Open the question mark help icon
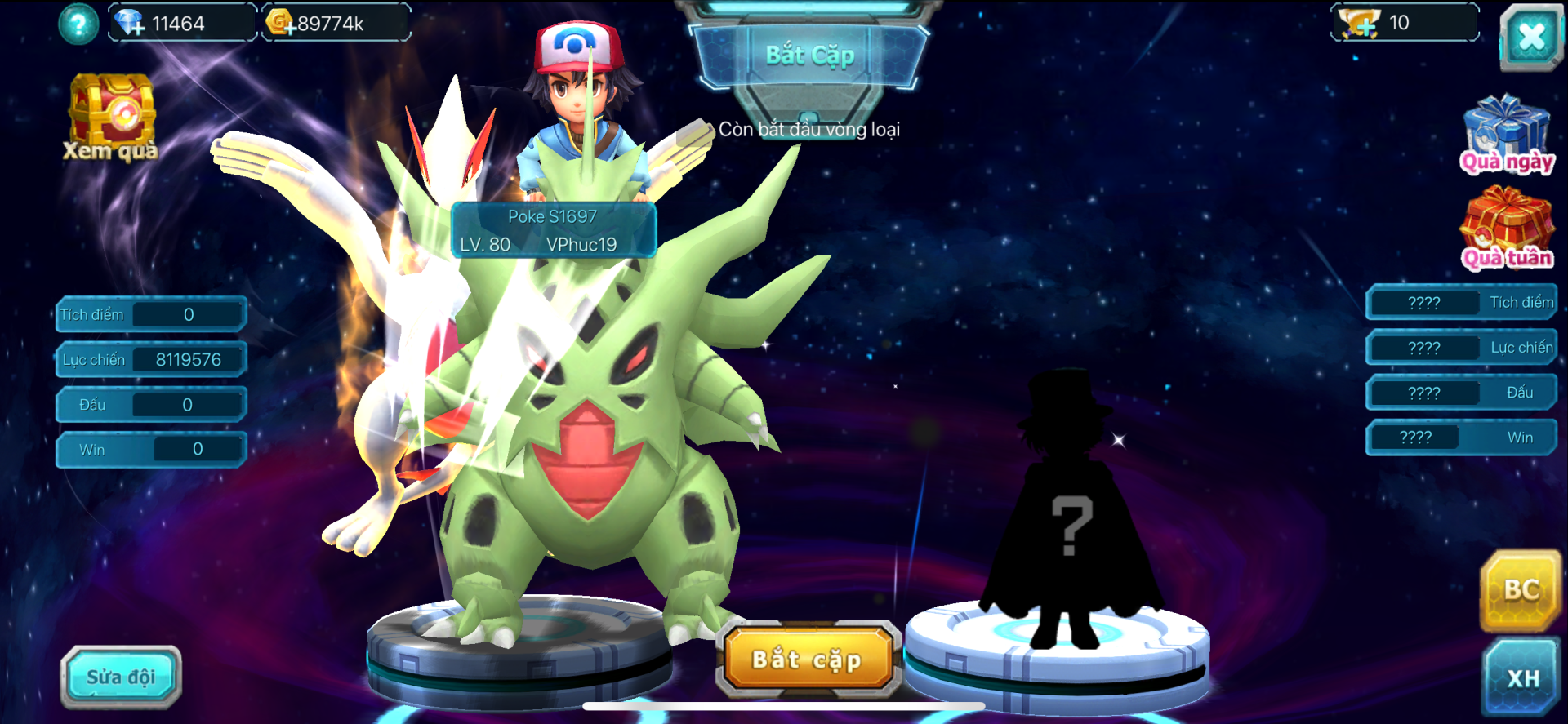The image size is (1568, 724). coord(78,24)
